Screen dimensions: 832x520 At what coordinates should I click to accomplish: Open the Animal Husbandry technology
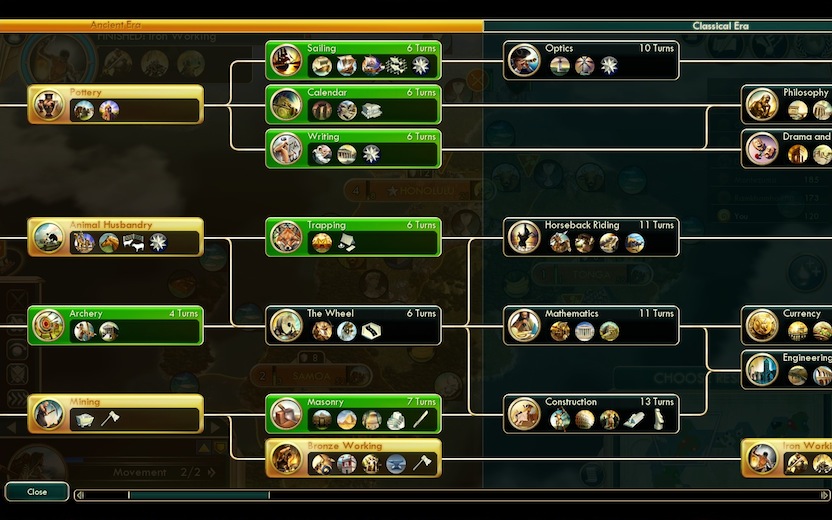[x=115, y=237]
